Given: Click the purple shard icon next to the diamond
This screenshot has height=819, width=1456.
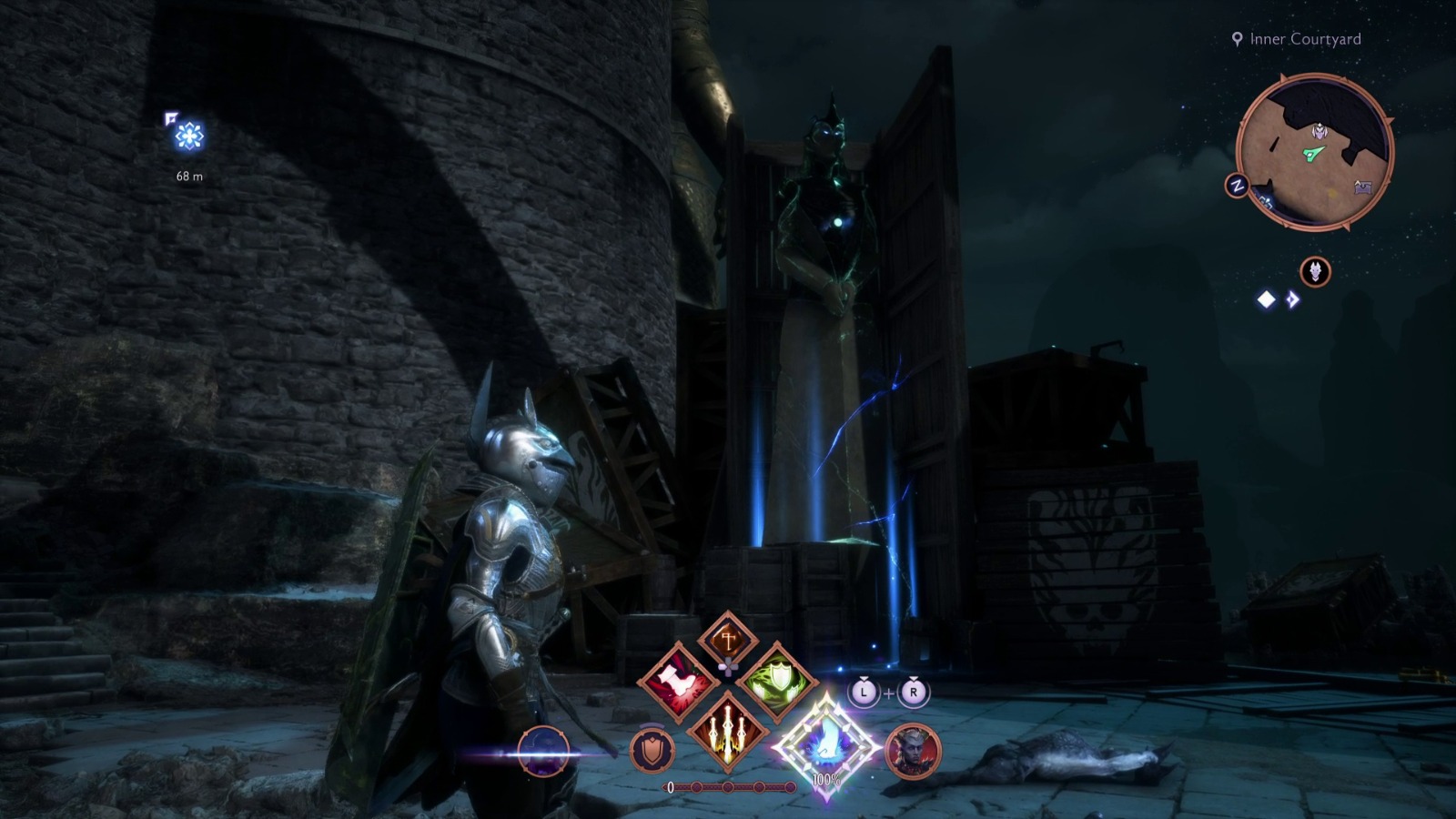Looking at the screenshot, I should click(x=1292, y=298).
